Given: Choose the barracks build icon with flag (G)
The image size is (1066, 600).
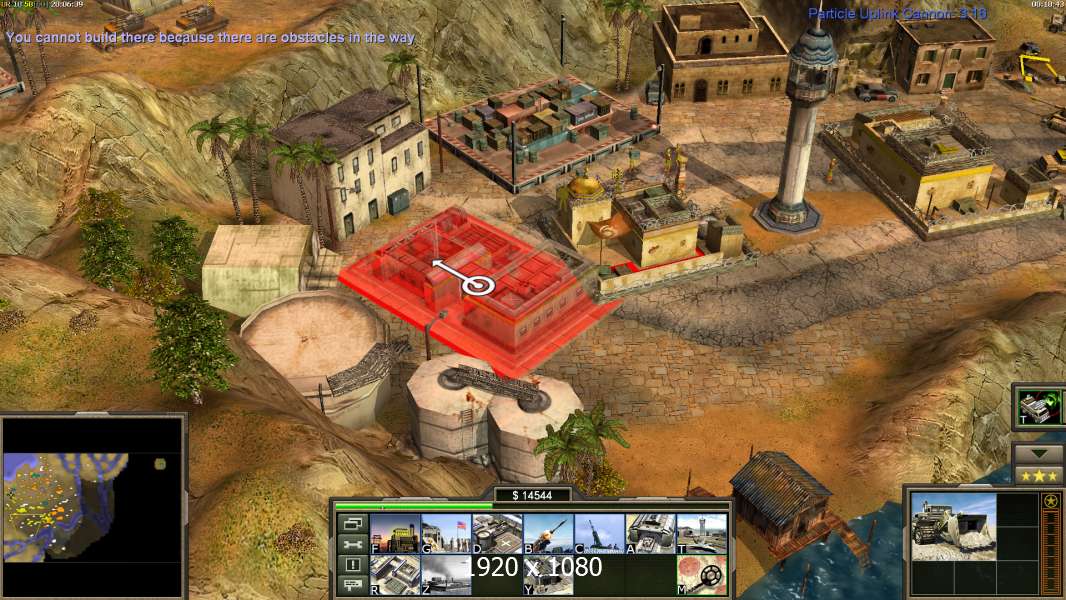Looking at the screenshot, I should pyautogui.click(x=446, y=533).
